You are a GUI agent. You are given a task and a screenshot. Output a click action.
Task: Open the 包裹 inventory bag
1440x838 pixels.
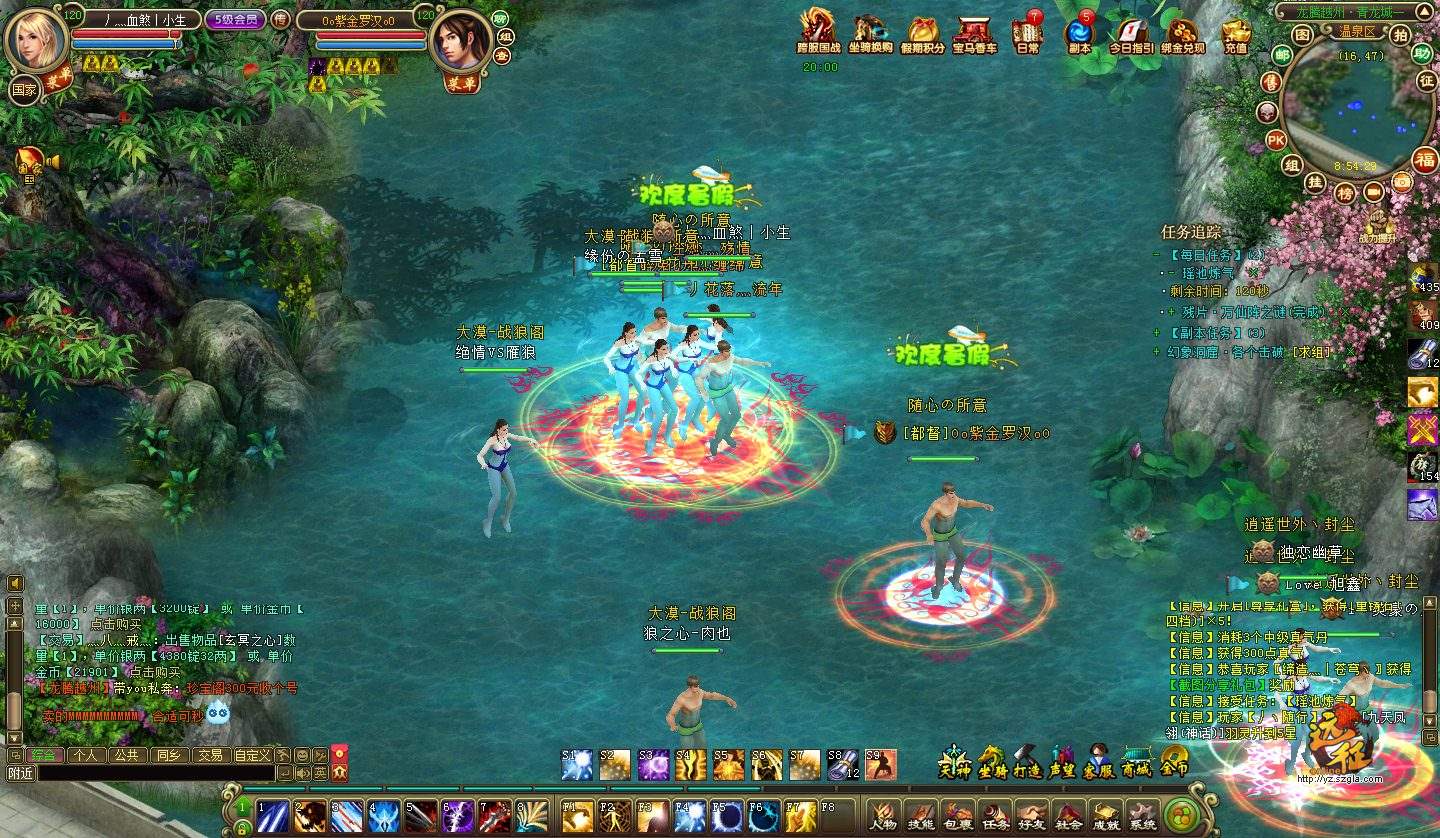pyautogui.click(x=957, y=815)
